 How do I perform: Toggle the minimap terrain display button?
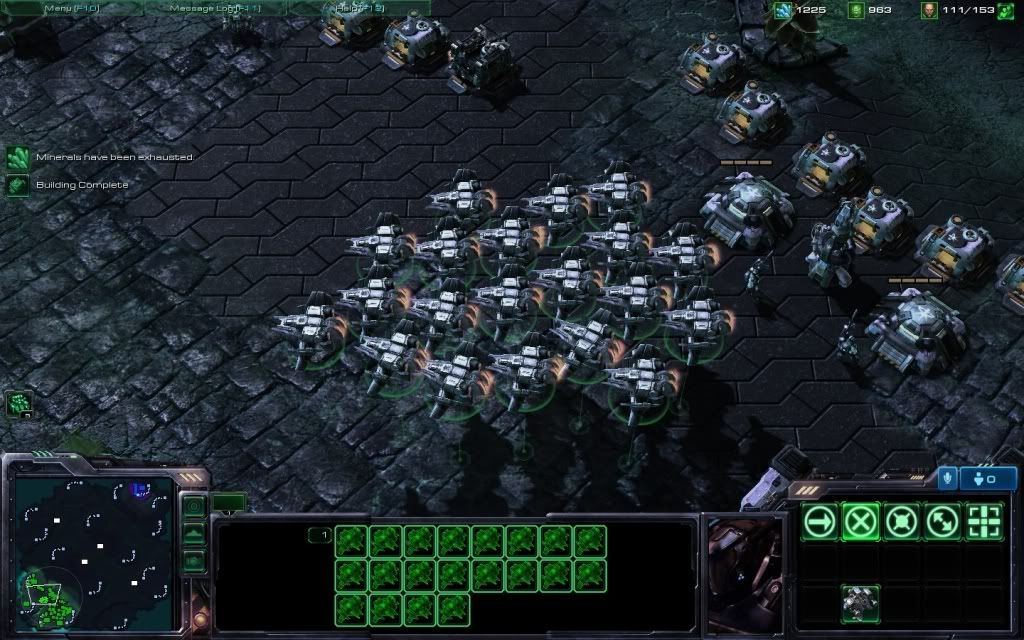click(194, 534)
